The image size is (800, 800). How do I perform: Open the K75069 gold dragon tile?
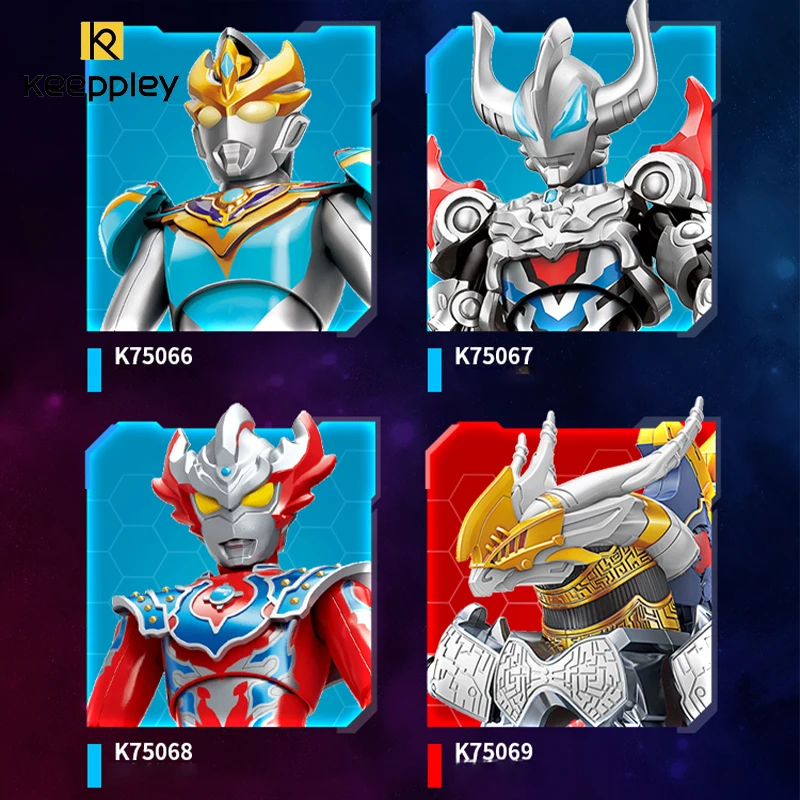pyautogui.click(x=572, y=575)
